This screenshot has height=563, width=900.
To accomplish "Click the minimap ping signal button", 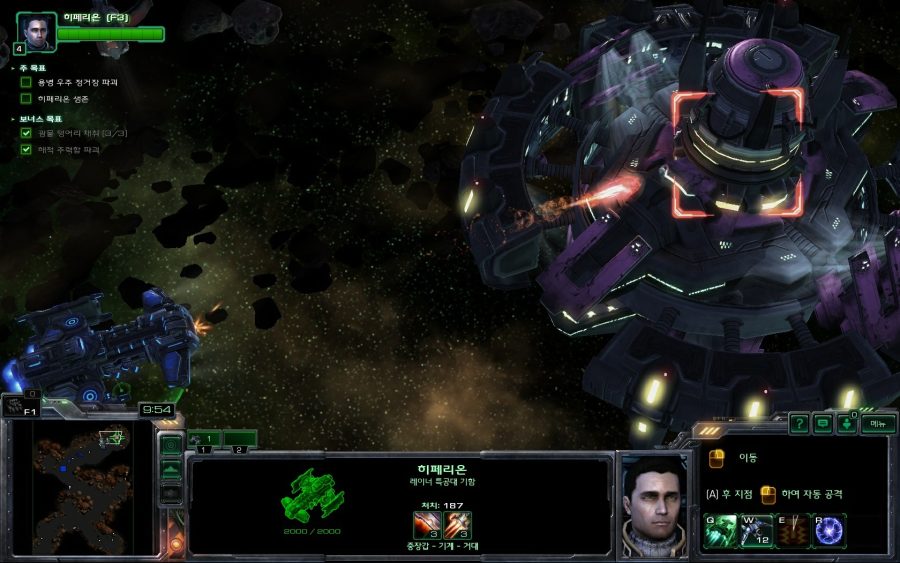I will point(171,445).
